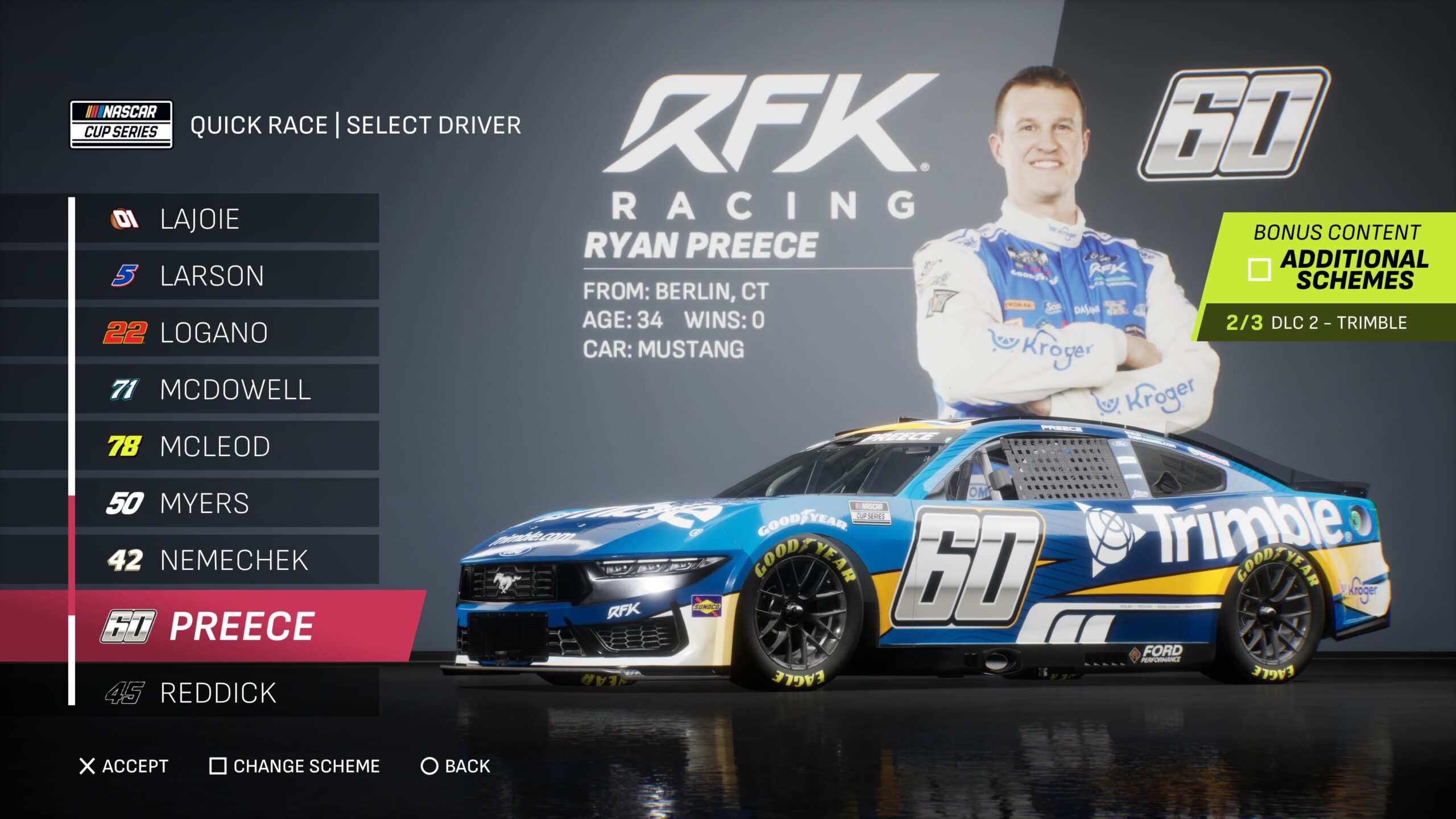Change the car paint scheme
Image resolution: width=1456 pixels, height=819 pixels.
[x=295, y=766]
